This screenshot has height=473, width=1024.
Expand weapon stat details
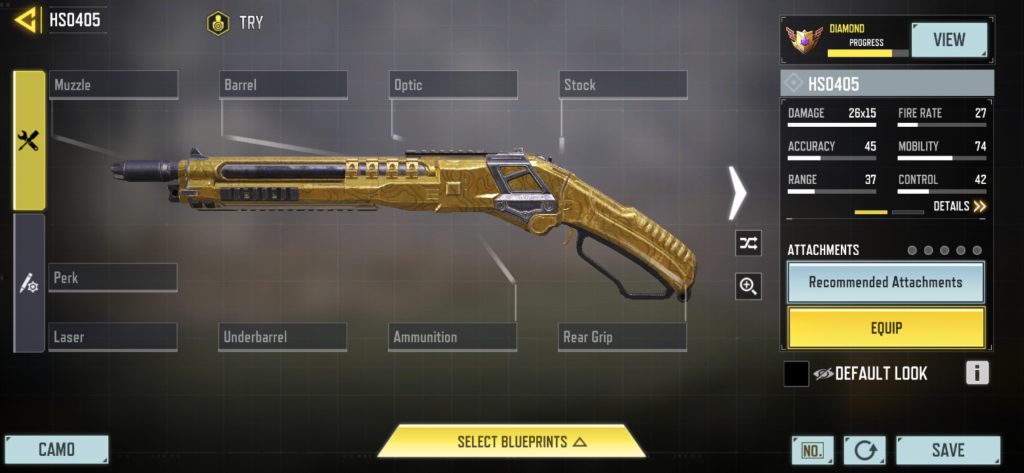pos(959,206)
